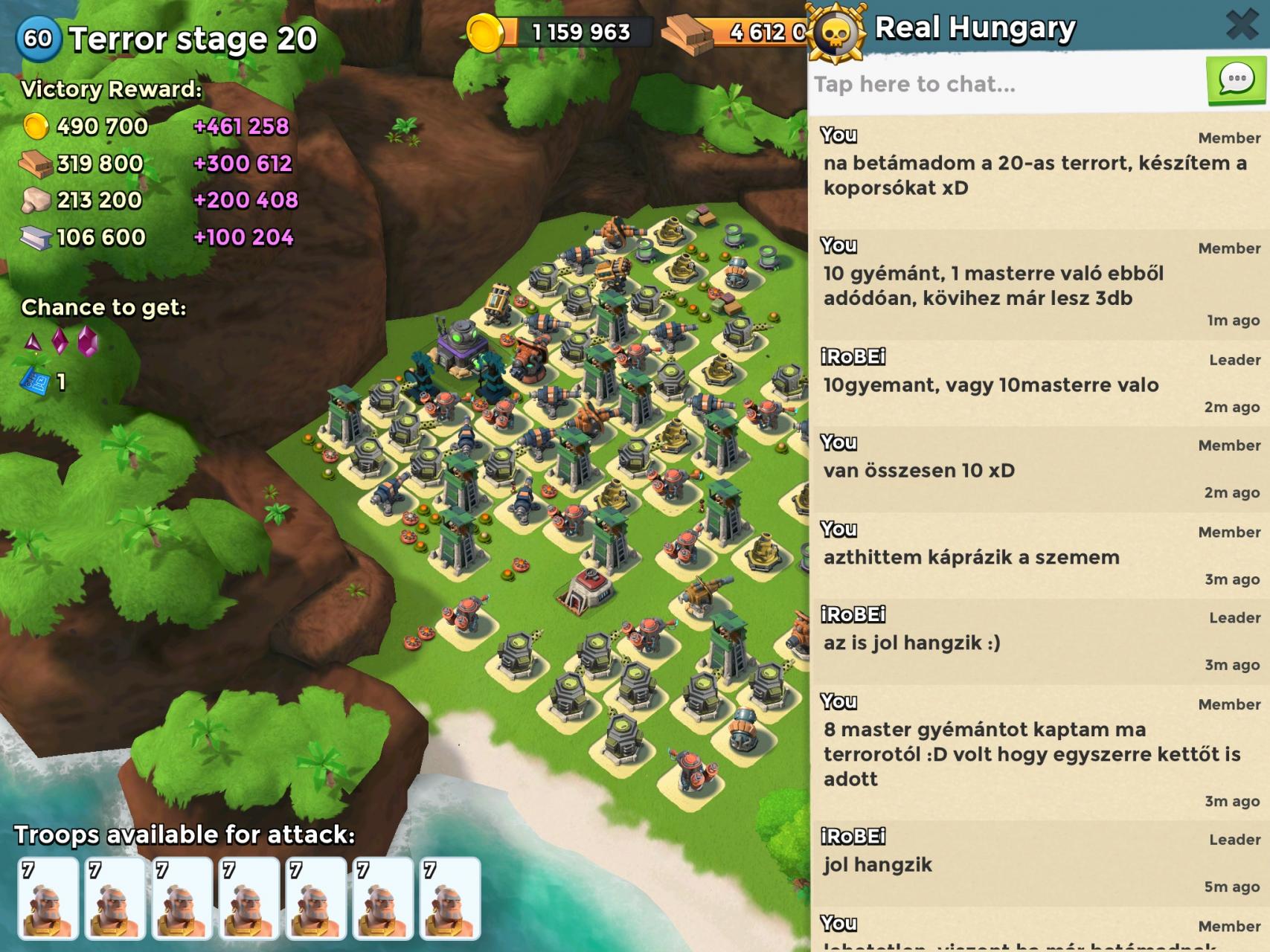This screenshot has width=1270, height=952.
Task: Select iRoBEi's 'az is jol hangzik :)' message
Action: (x=1039, y=642)
